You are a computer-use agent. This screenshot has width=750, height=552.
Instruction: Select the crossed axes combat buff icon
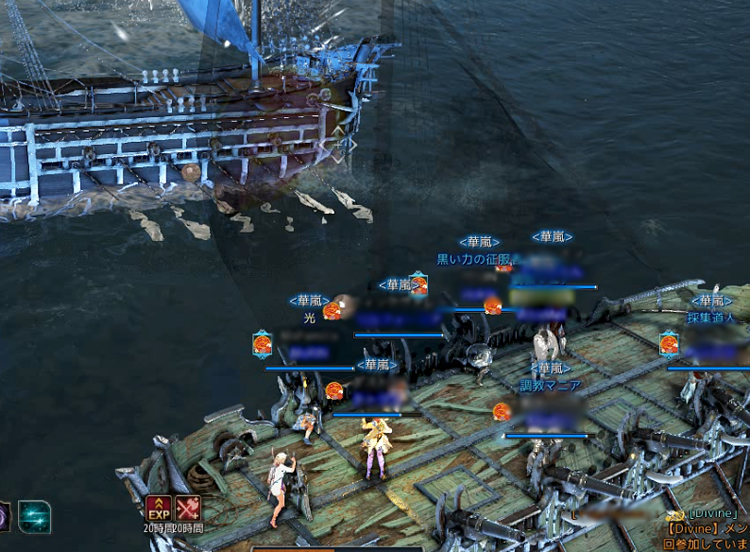(x=188, y=507)
